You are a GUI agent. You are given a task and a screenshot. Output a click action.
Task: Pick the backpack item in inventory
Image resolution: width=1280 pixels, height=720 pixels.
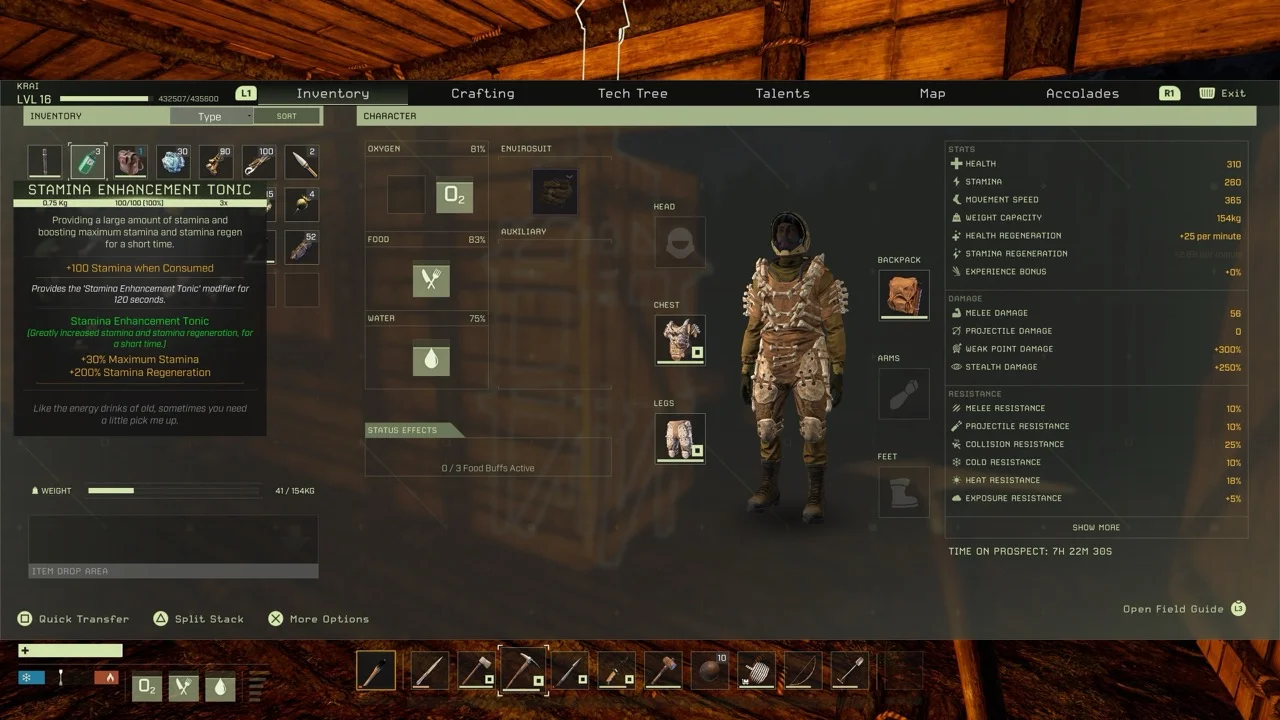point(130,162)
